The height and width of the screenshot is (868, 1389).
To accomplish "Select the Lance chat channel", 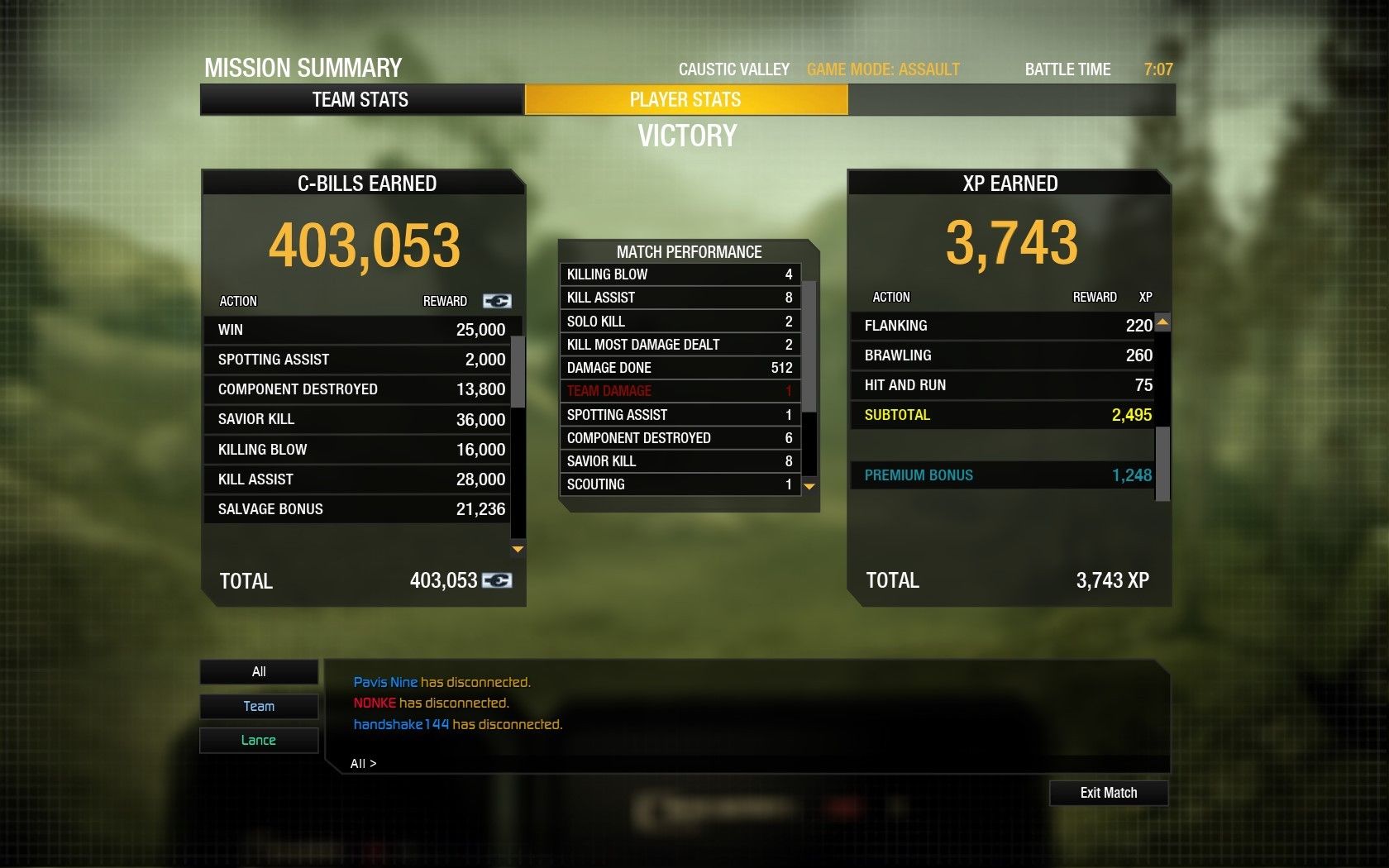I will 259,740.
